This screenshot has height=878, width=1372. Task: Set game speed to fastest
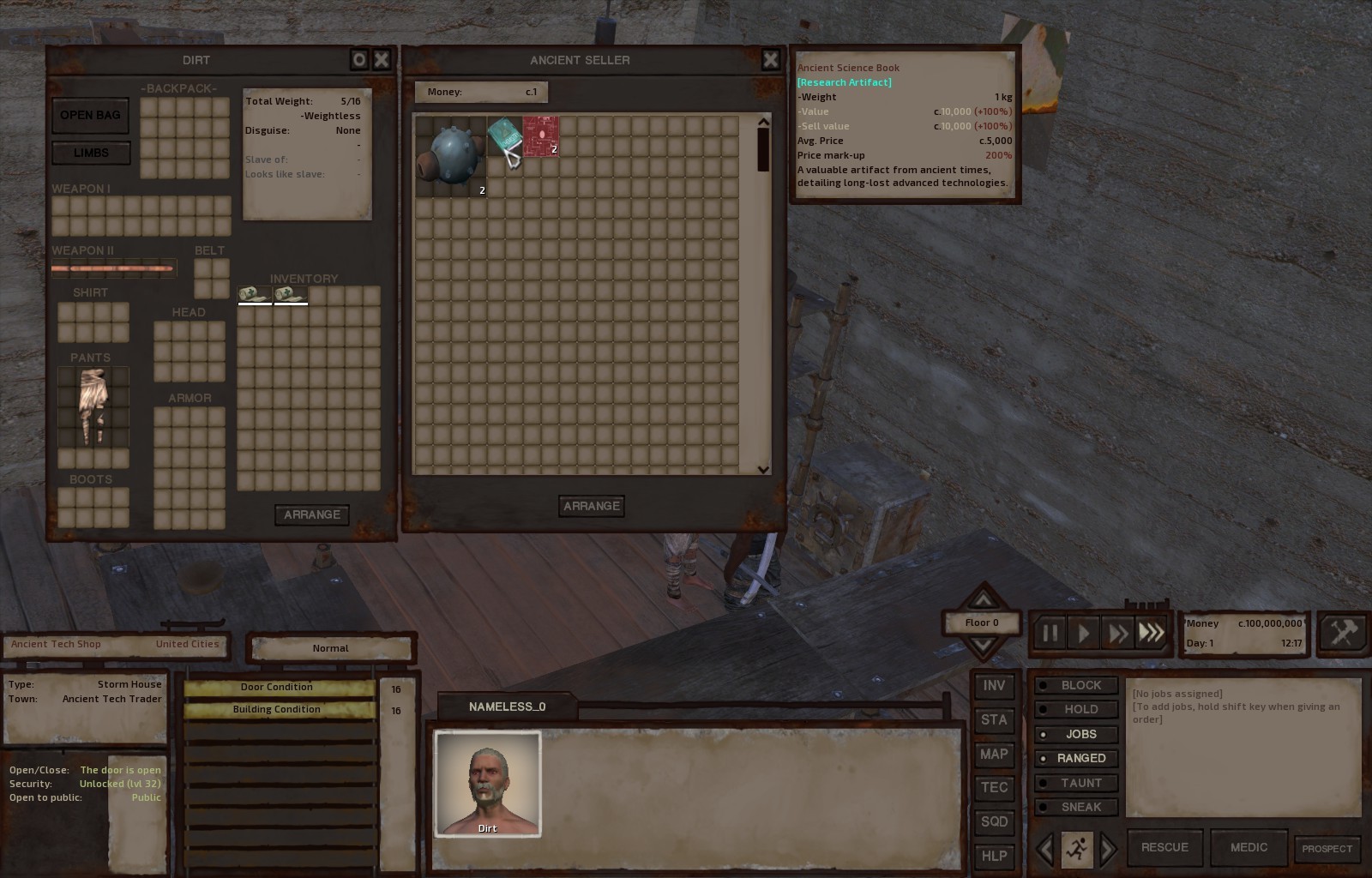point(1152,634)
